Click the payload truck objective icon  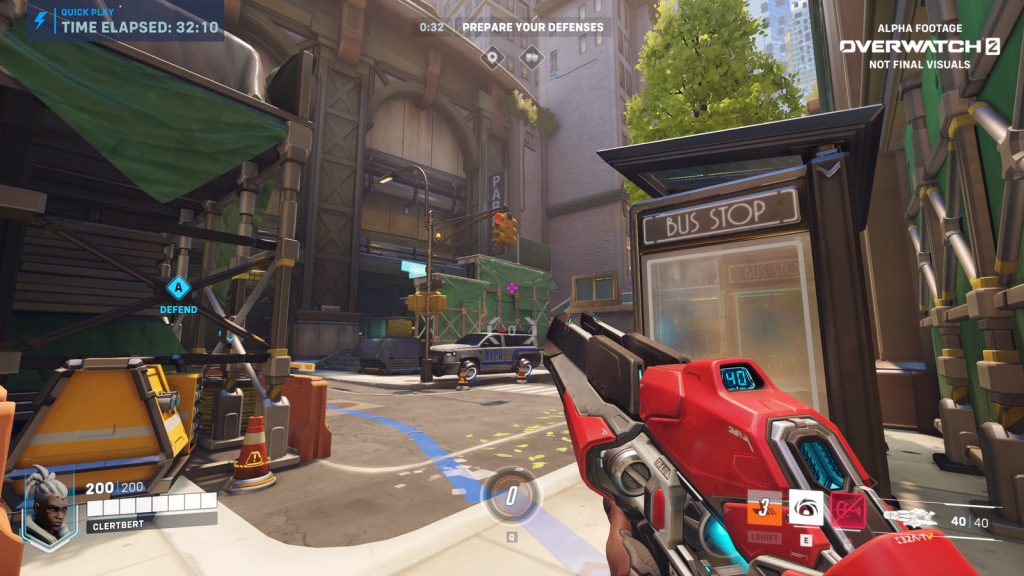tap(531, 56)
